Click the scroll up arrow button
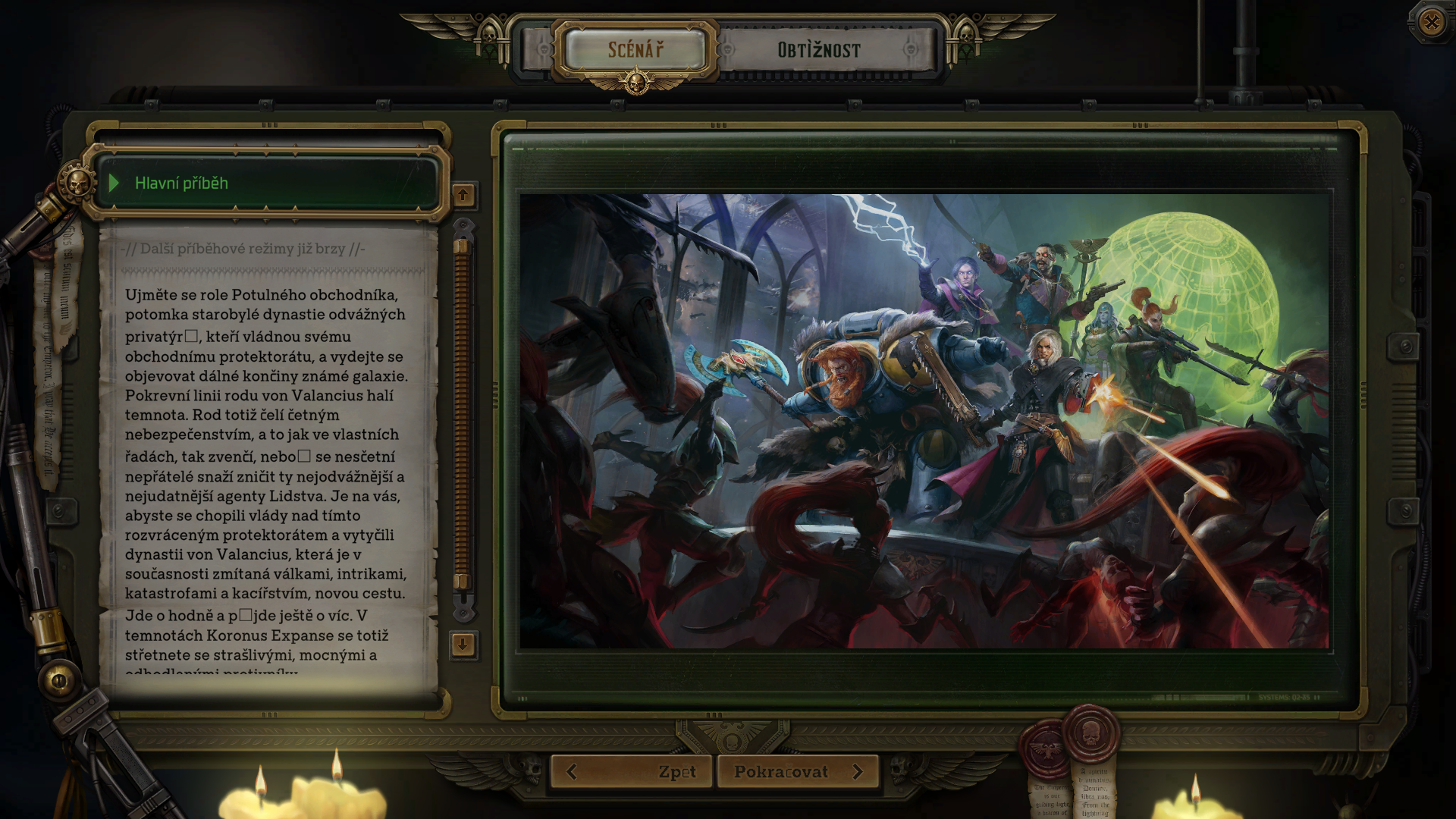Screen dimensions: 1456x819 pyautogui.click(x=463, y=195)
